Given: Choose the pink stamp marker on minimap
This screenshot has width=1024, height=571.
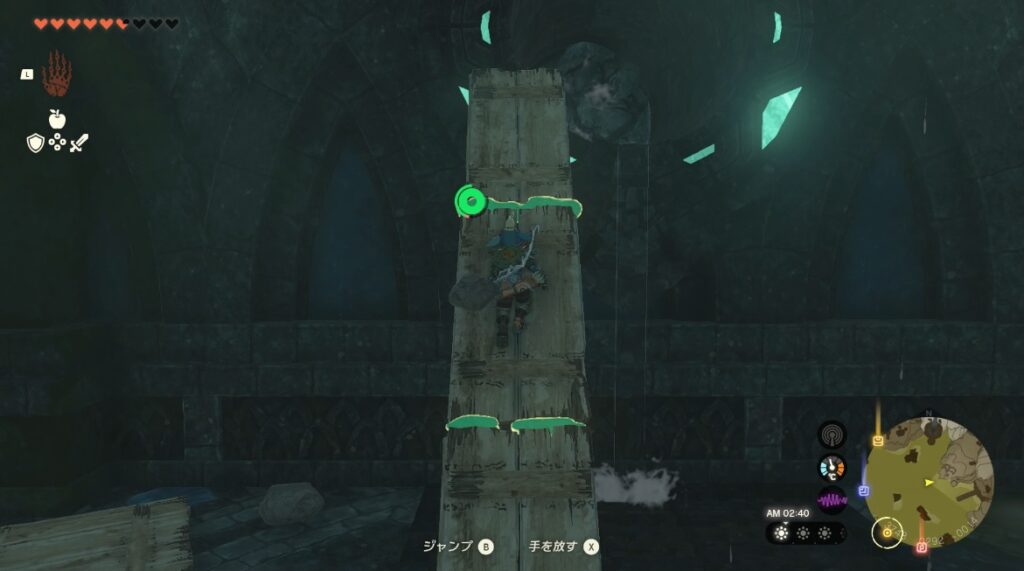Looking at the screenshot, I should [x=921, y=547].
